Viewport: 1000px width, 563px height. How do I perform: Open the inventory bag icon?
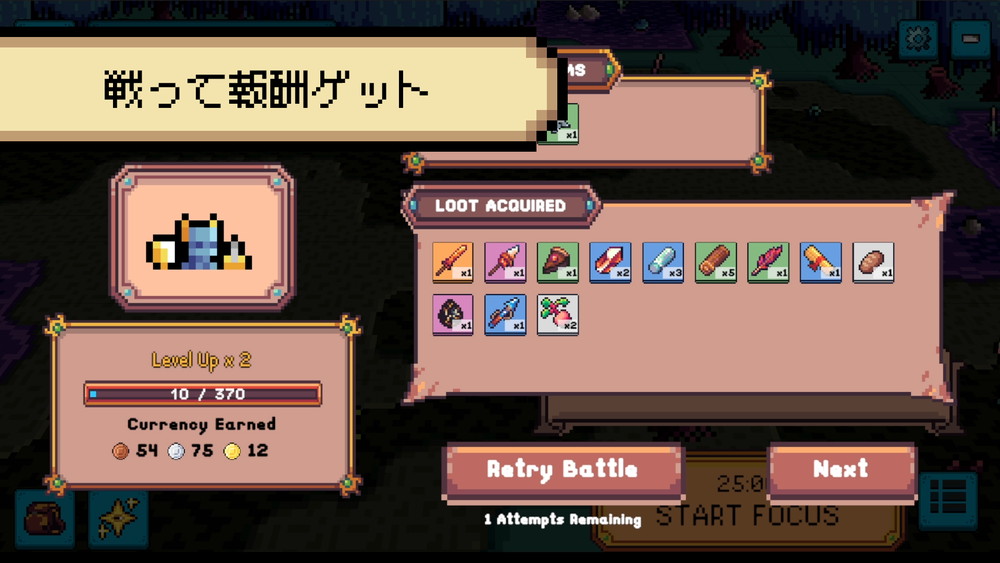click(x=45, y=518)
